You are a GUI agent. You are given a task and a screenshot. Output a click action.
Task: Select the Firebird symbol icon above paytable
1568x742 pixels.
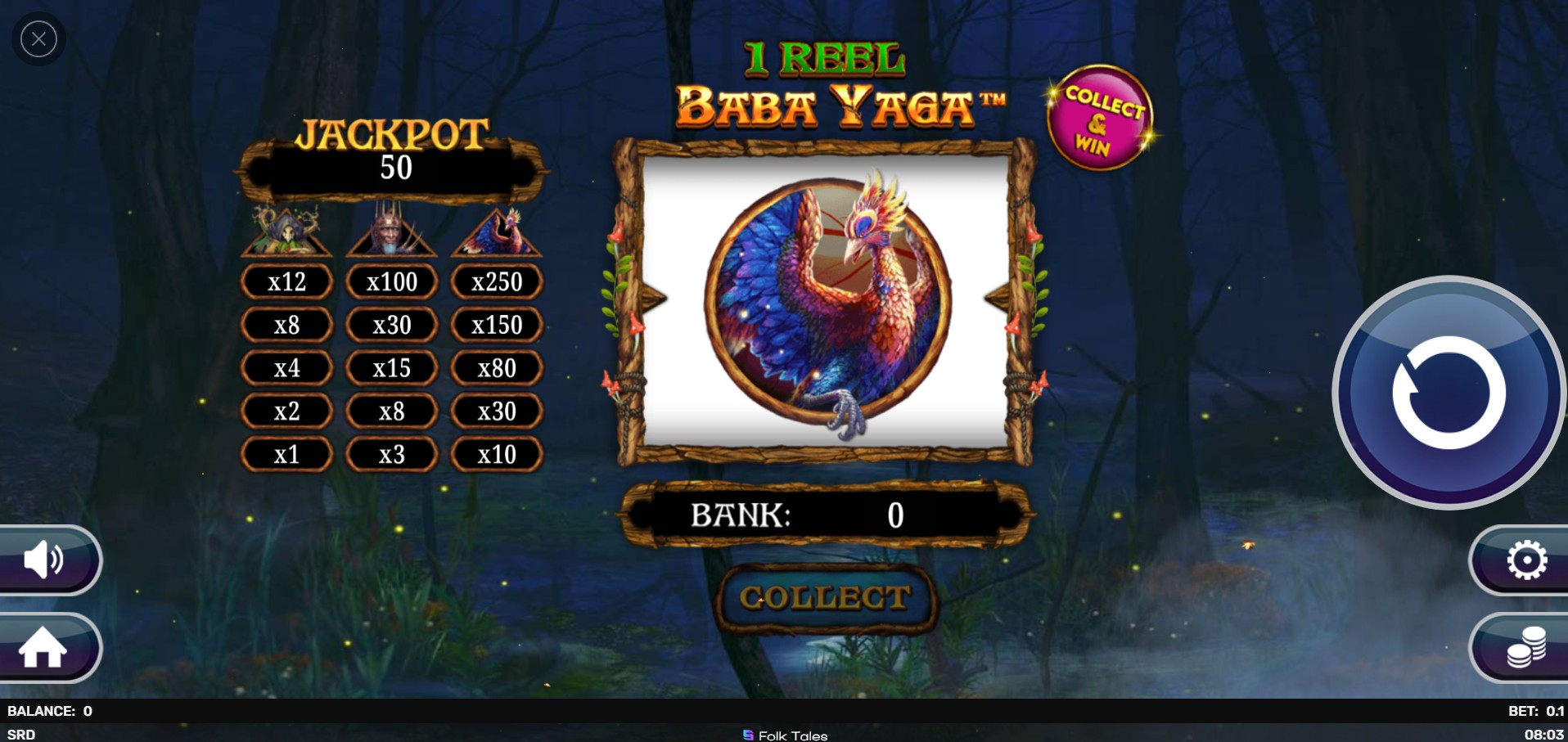pos(497,231)
